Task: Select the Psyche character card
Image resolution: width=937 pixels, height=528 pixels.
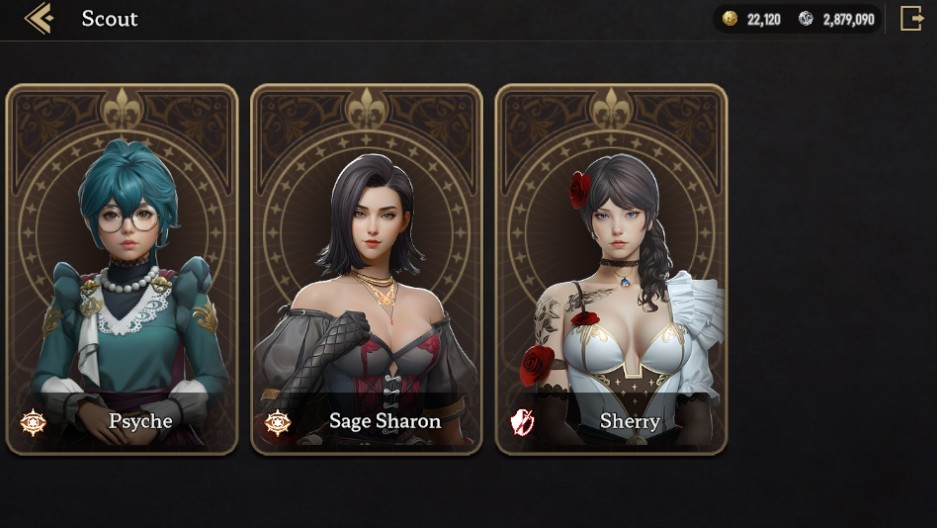Action: pyautogui.click(x=122, y=270)
